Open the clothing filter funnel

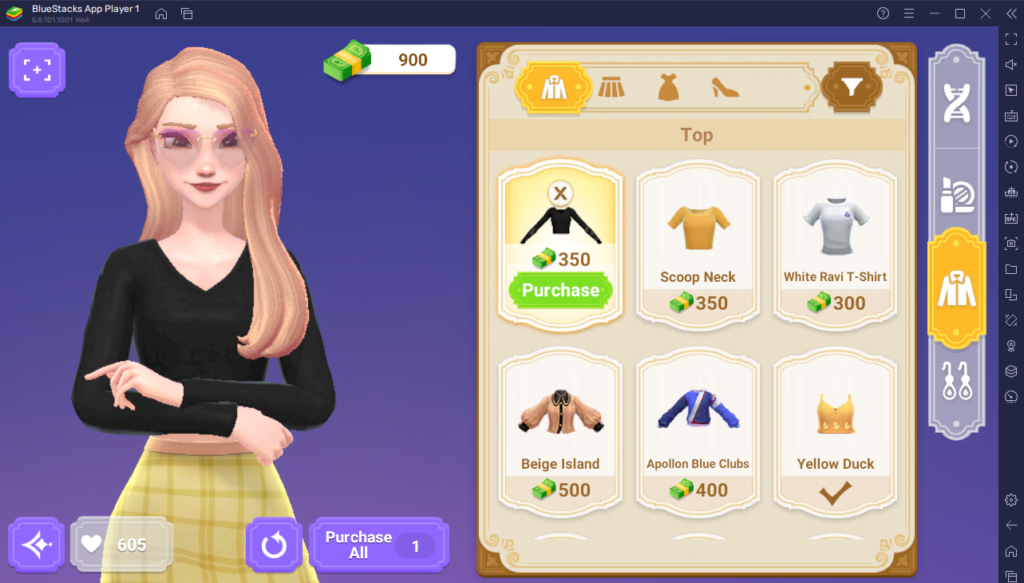point(850,89)
